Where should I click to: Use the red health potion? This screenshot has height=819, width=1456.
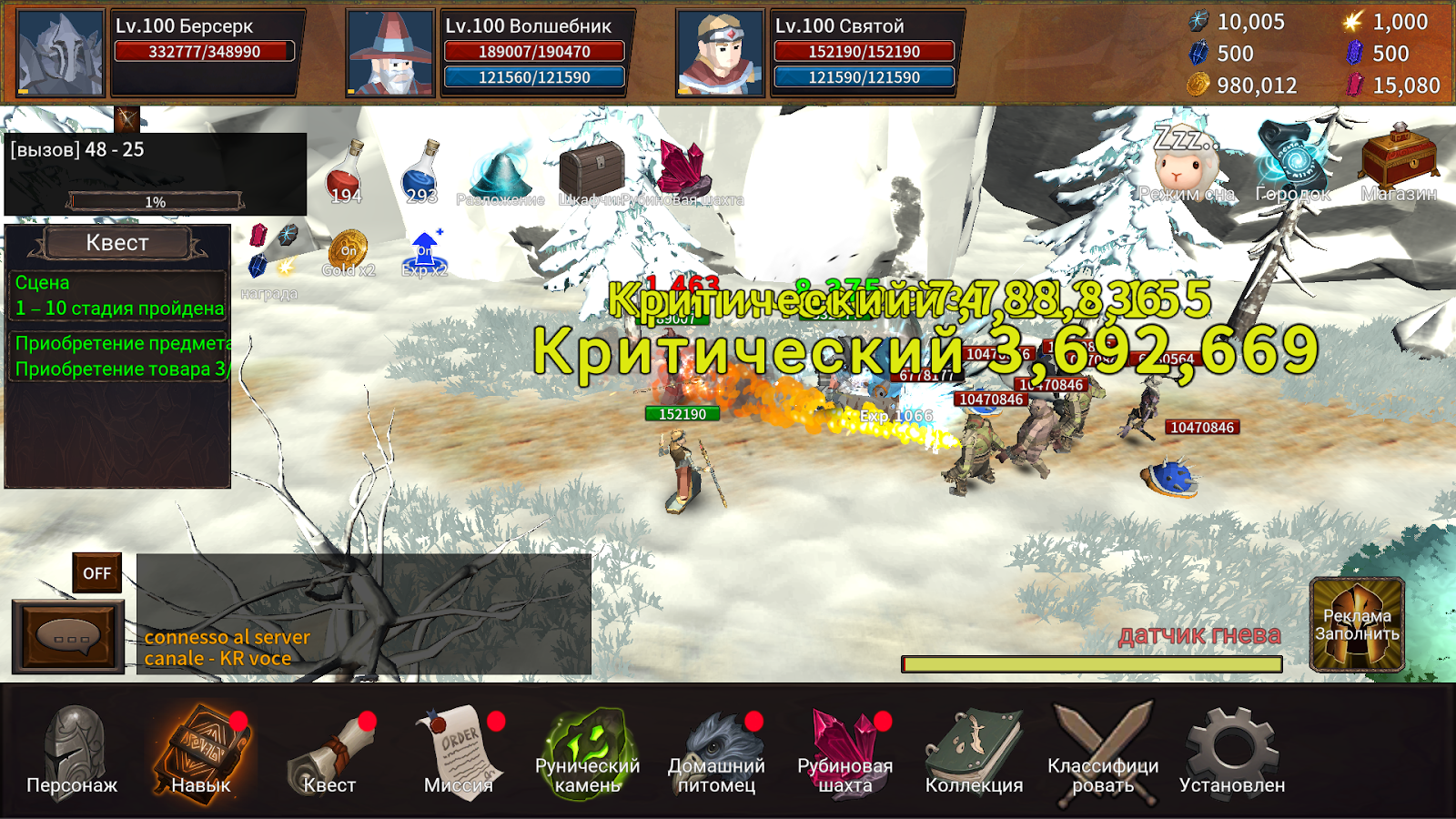(x=346, y=173)
